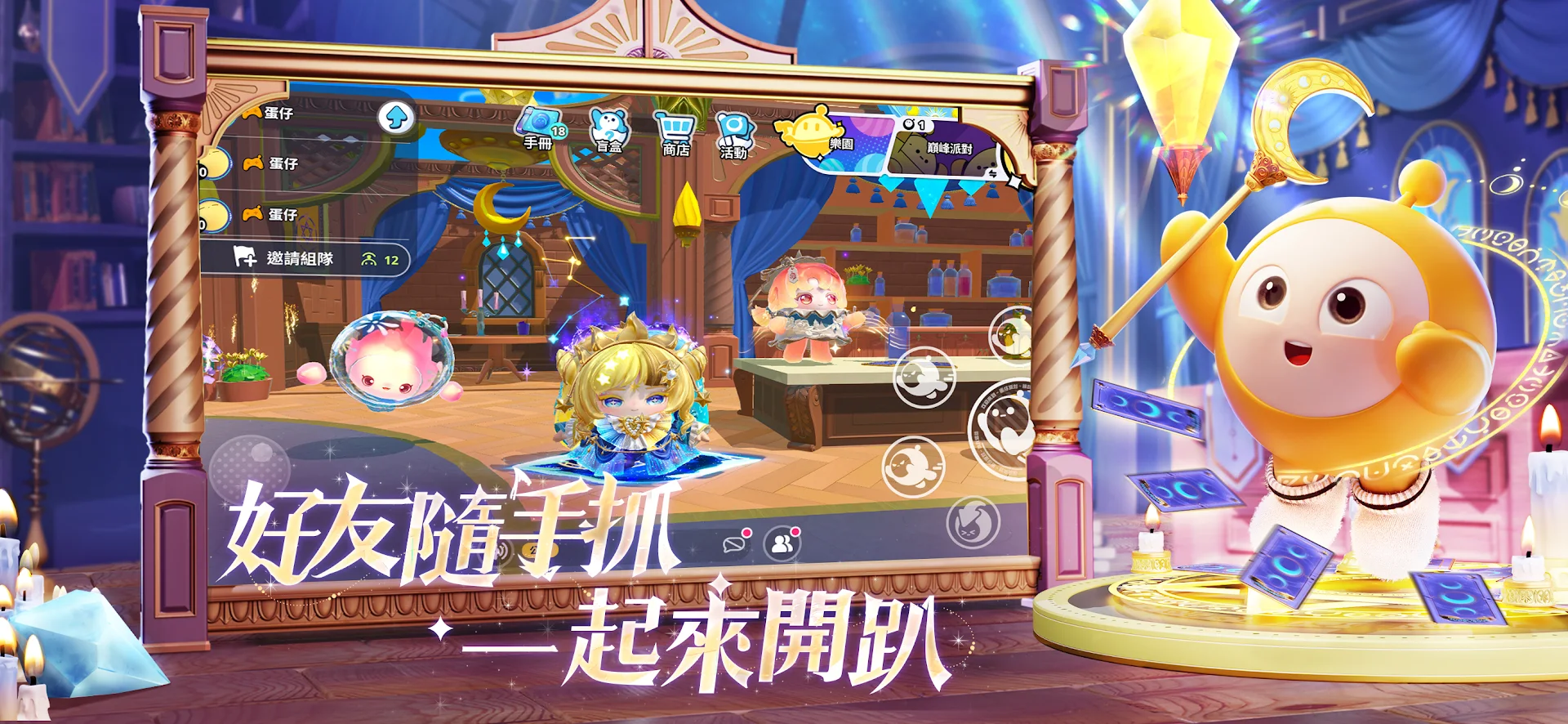
Task: Open the 商店 shop cart icon
Action: coord(675,127)
